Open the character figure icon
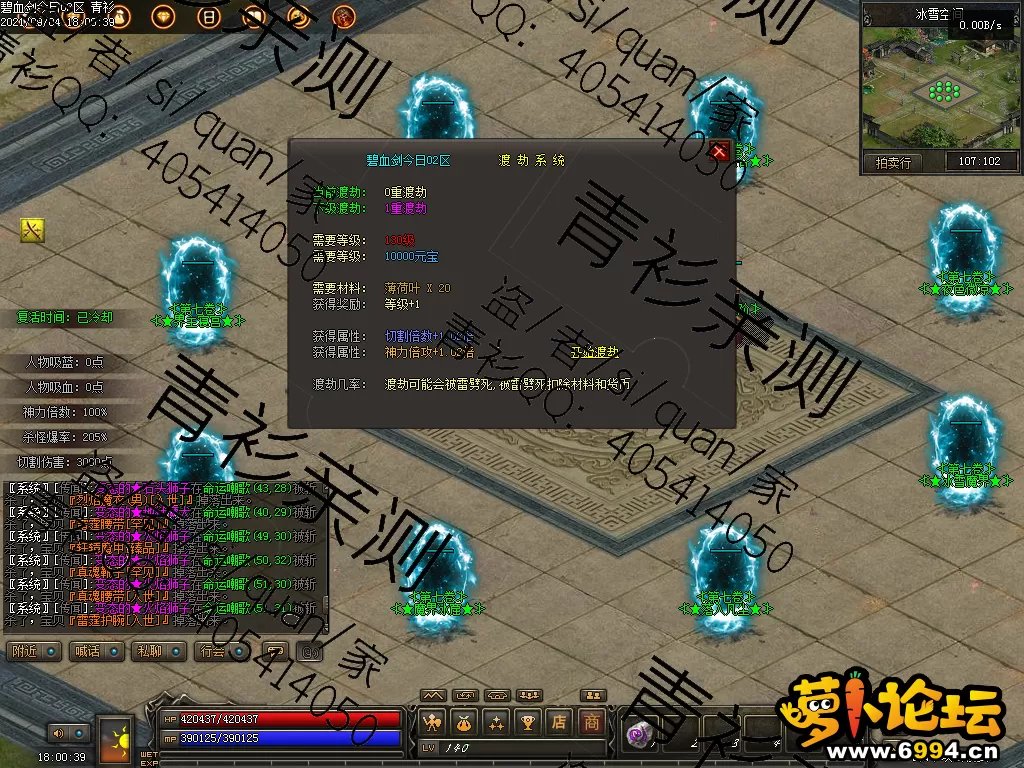The image size is (1024, 768). (432, 721)
